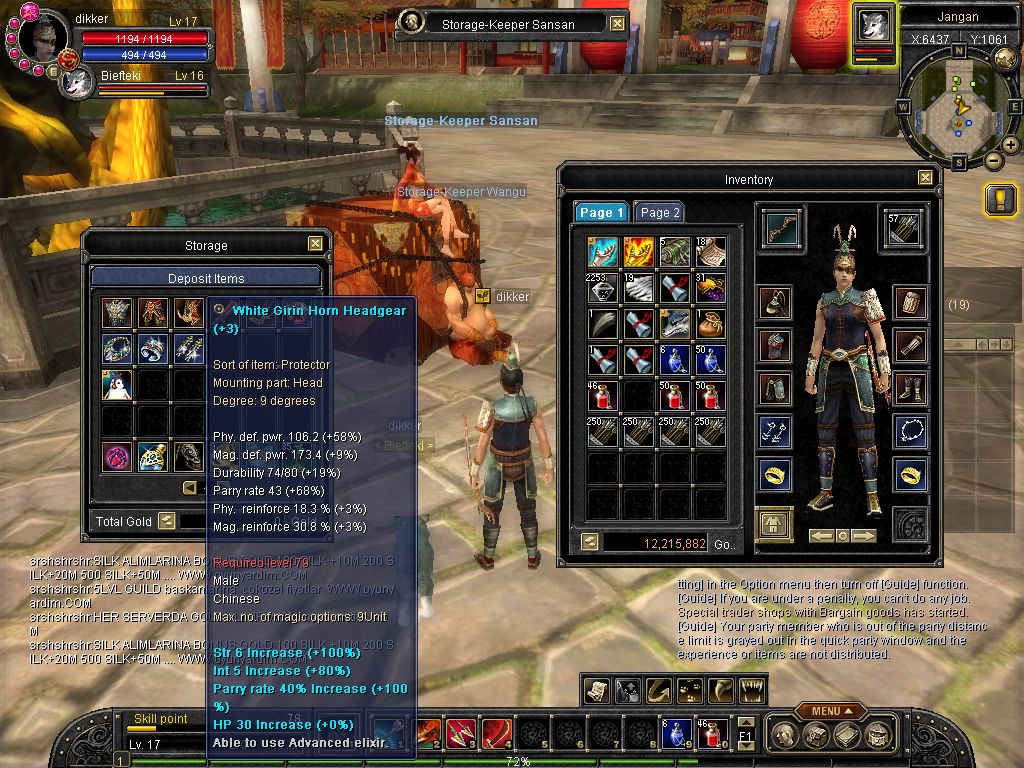Image resolution: width=1024 pixels, height=768 pixels.
Task: Close the Inventory window
Action: (x=925, y=178)
